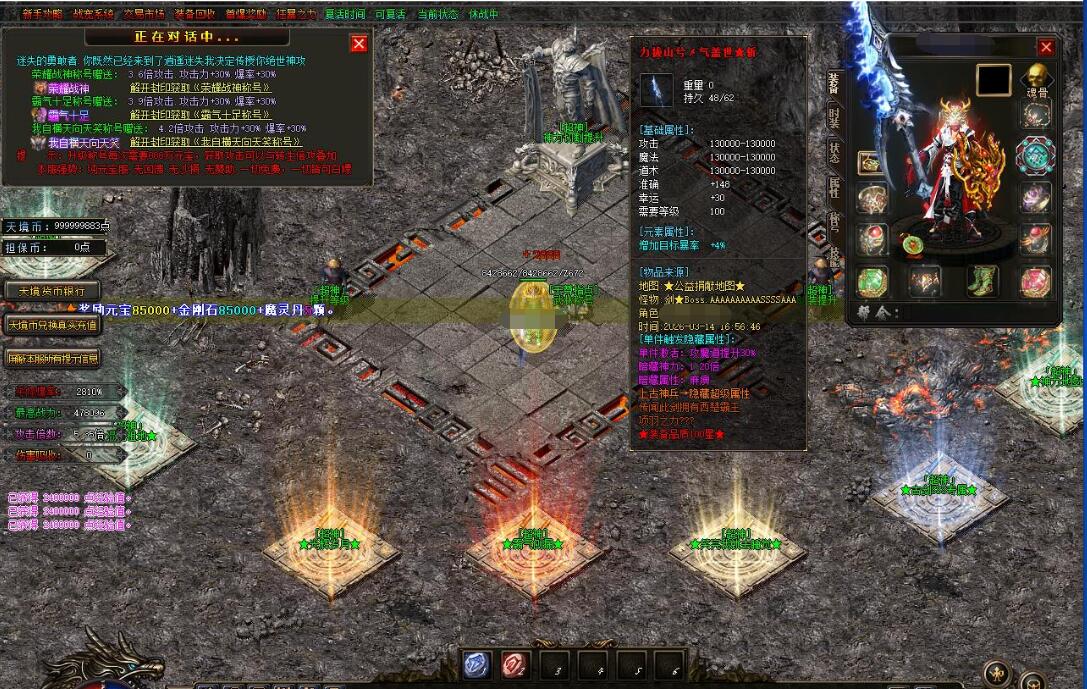Open the 新手攻略 top menu
The image size is (1087, 689).
click(41, 14)
